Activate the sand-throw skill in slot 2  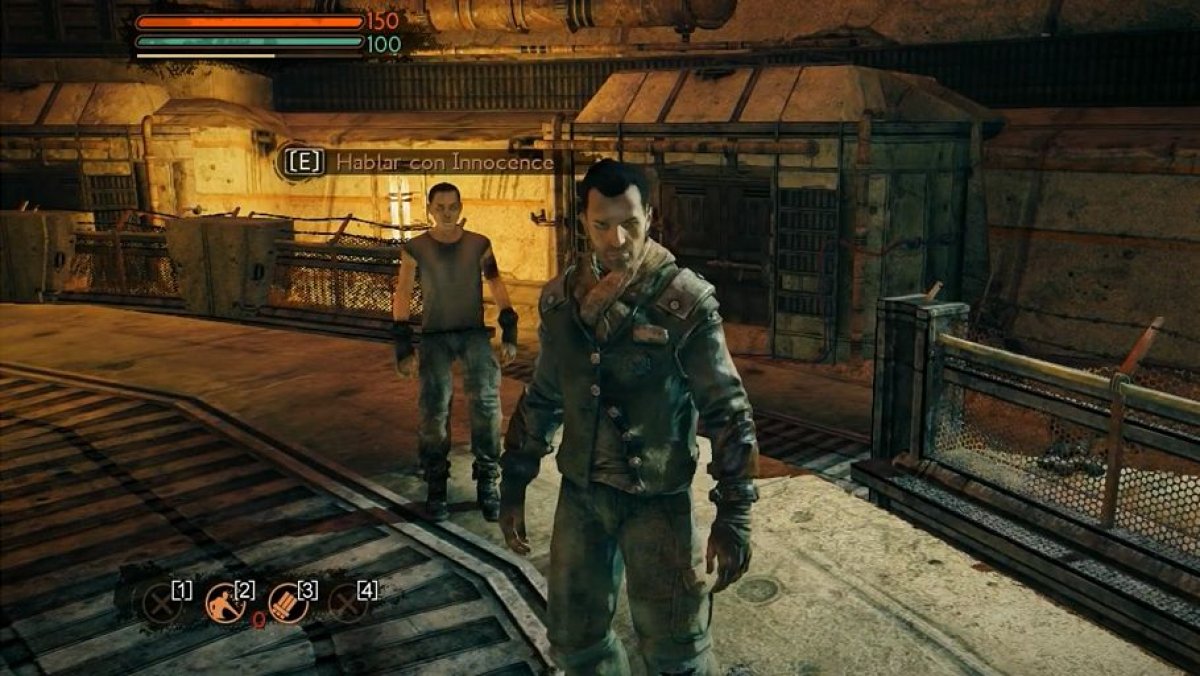[x=224, y=603]
